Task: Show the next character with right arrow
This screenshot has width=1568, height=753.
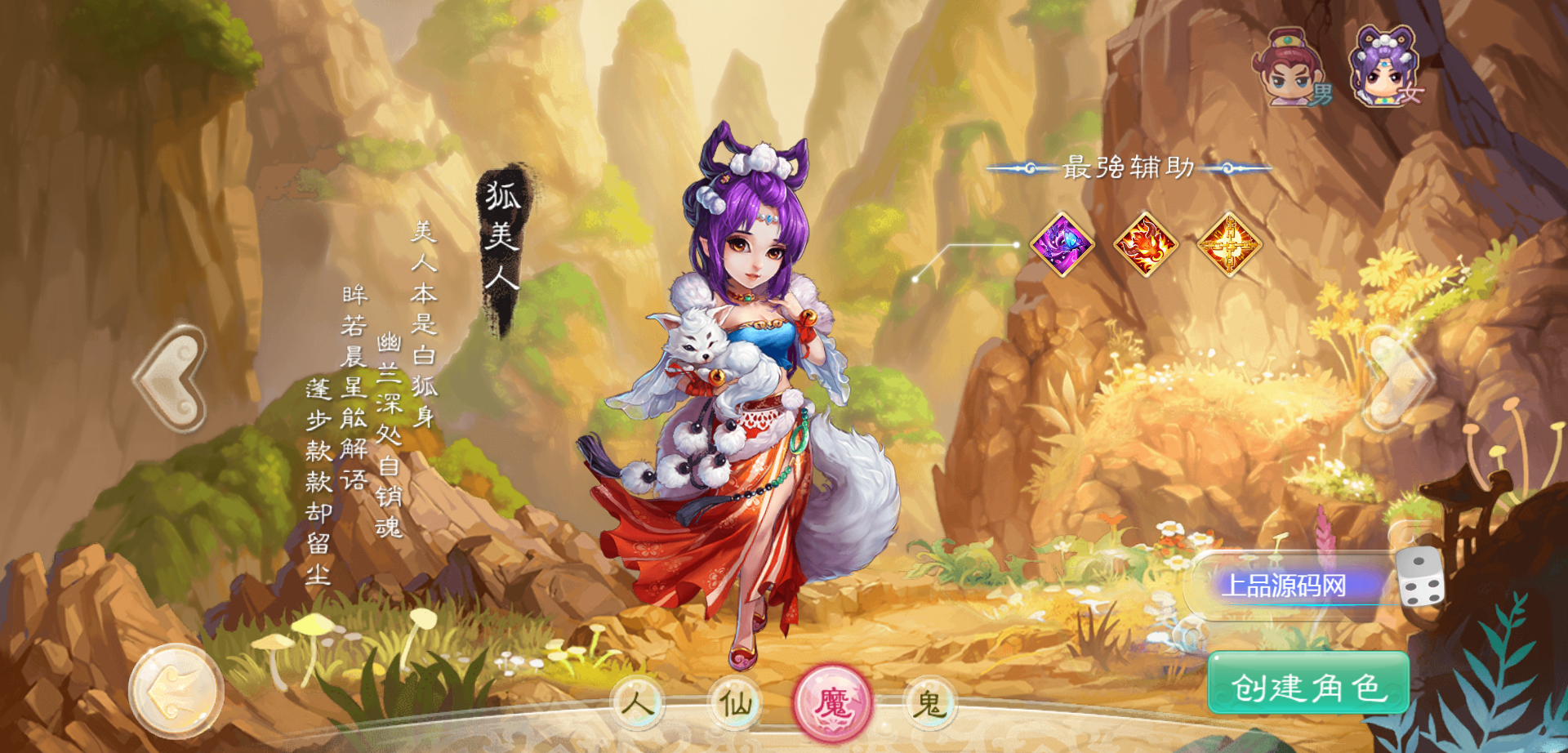Action: click(x=1396, y=380)
